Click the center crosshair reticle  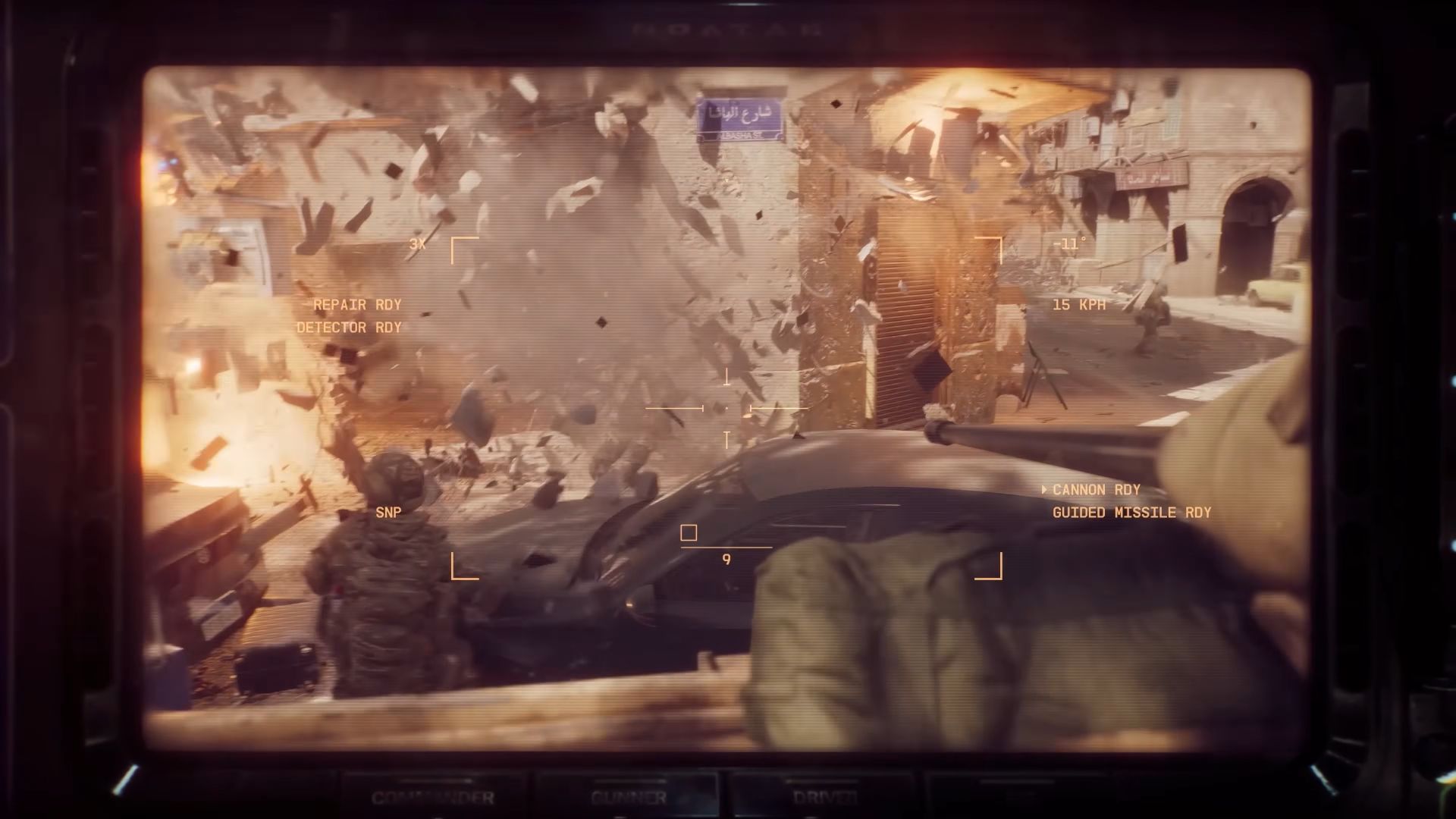728,409
